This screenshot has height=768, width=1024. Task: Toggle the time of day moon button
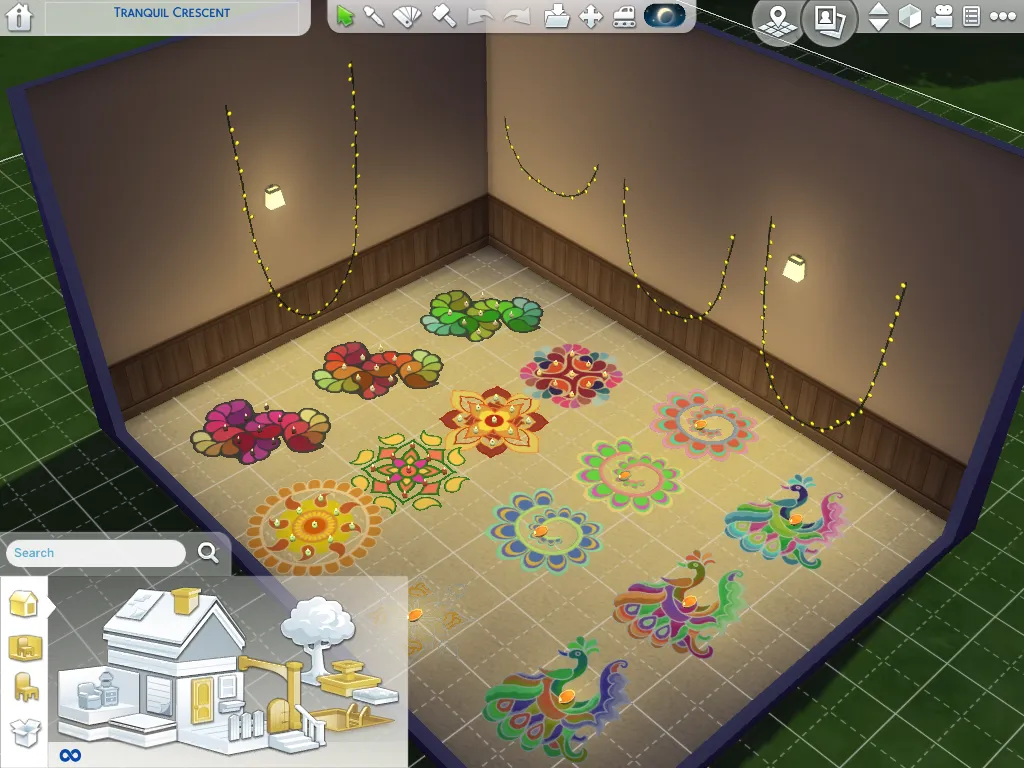665,16
